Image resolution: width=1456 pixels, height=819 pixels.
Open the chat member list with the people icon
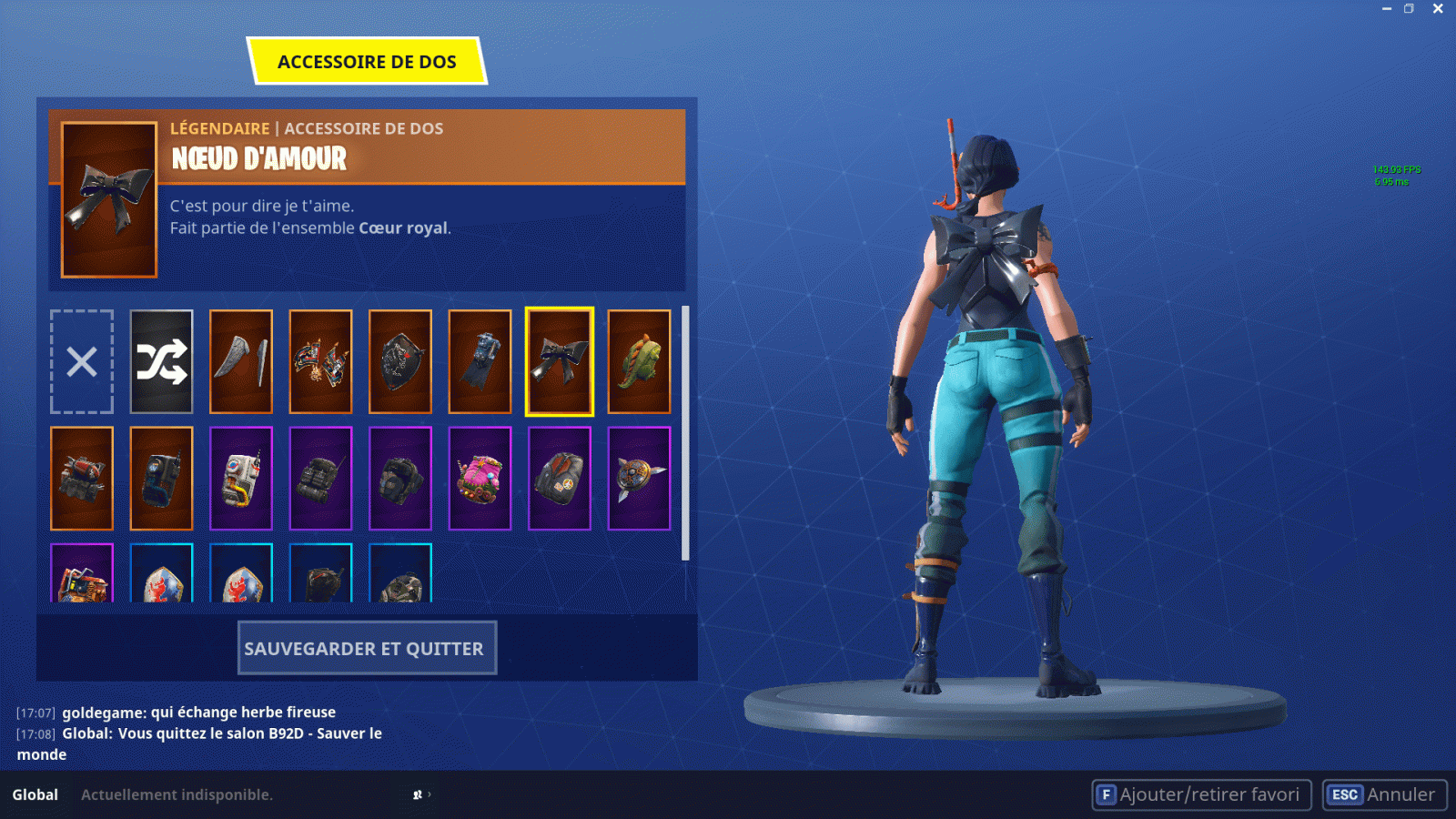click(417, 794)
